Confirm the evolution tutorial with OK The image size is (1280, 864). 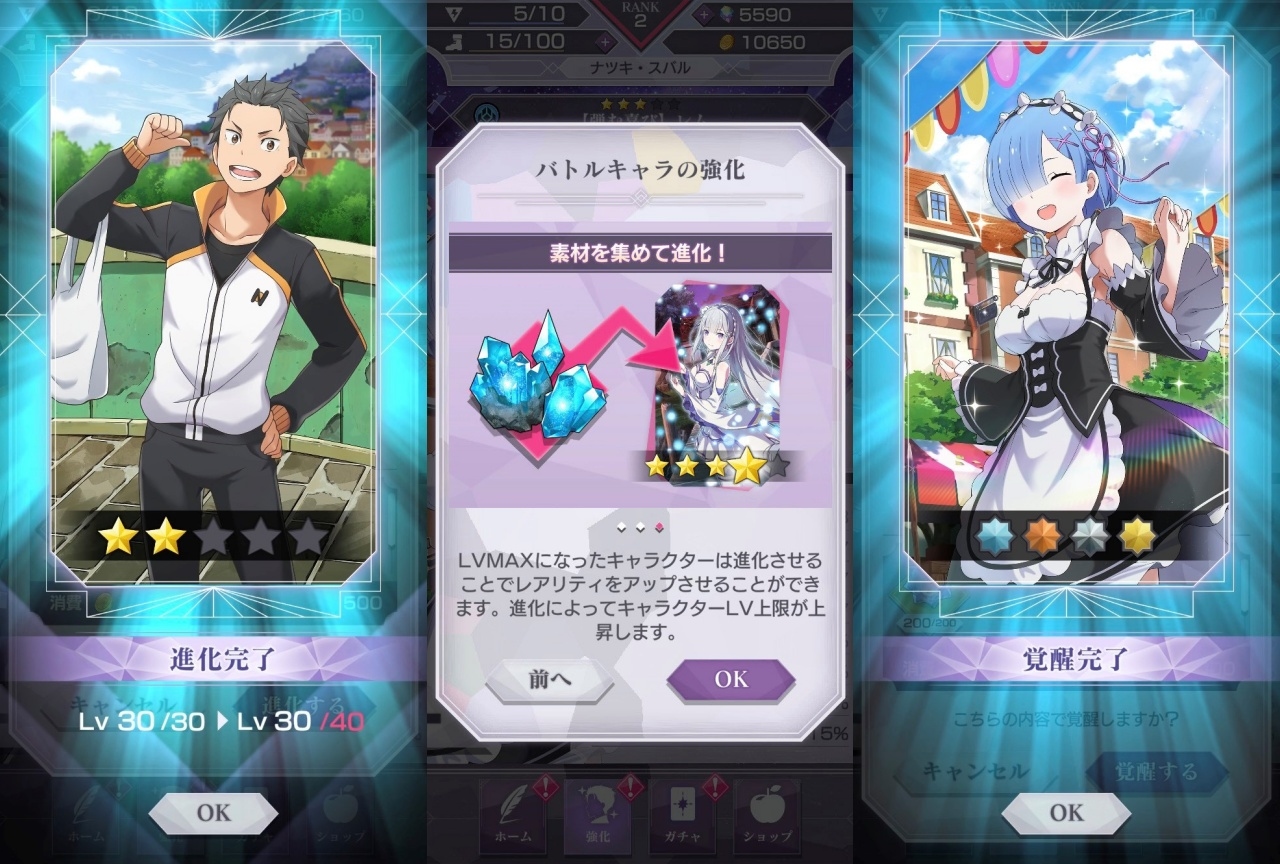click(731, 679)
